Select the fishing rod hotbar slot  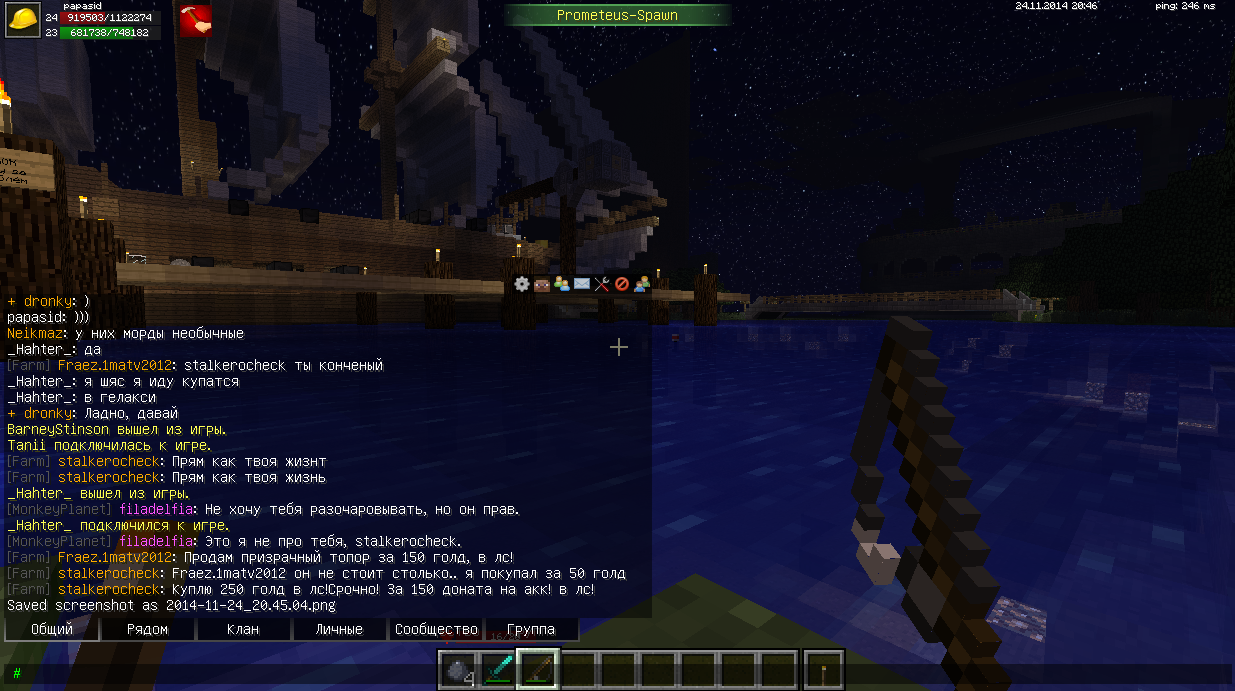538,670
